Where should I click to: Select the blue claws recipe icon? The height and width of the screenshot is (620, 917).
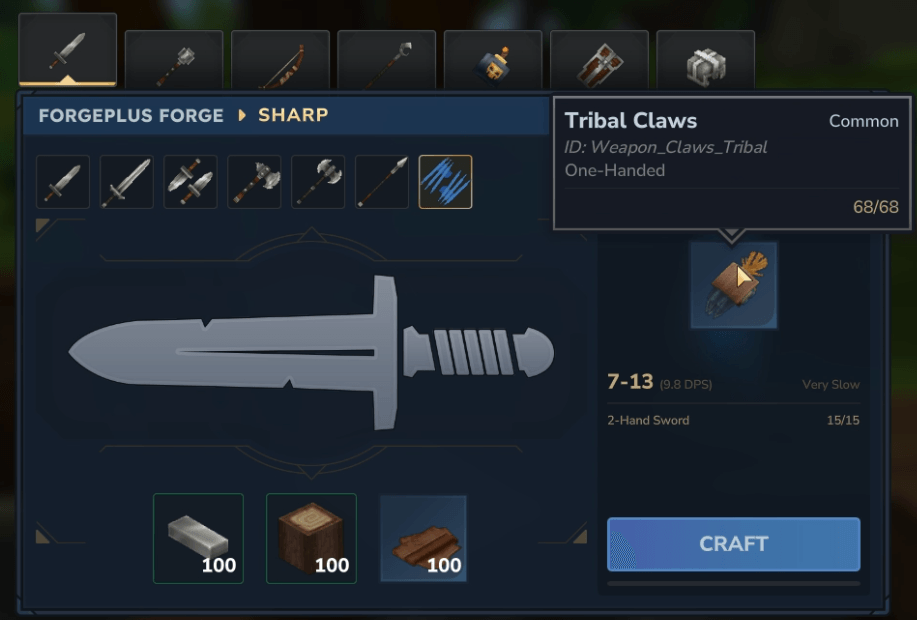[x=446, y=182]
